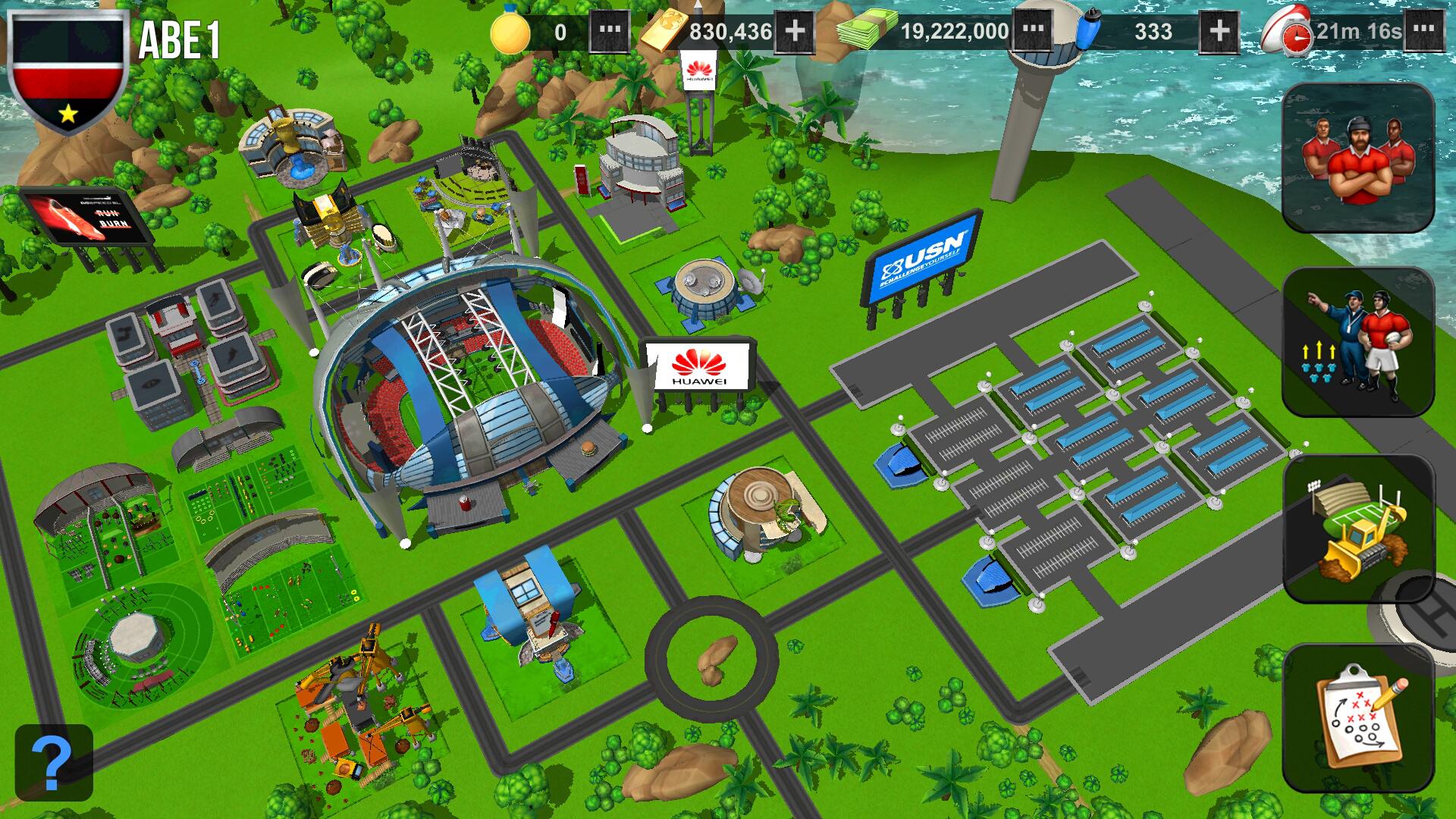Open the stadium construction bulldozer menu
Screen dimensions: 1456x819
1357,529
